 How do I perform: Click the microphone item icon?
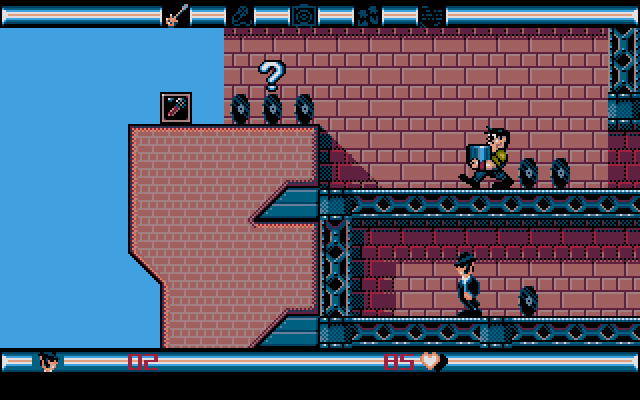(x=240, y=14)
